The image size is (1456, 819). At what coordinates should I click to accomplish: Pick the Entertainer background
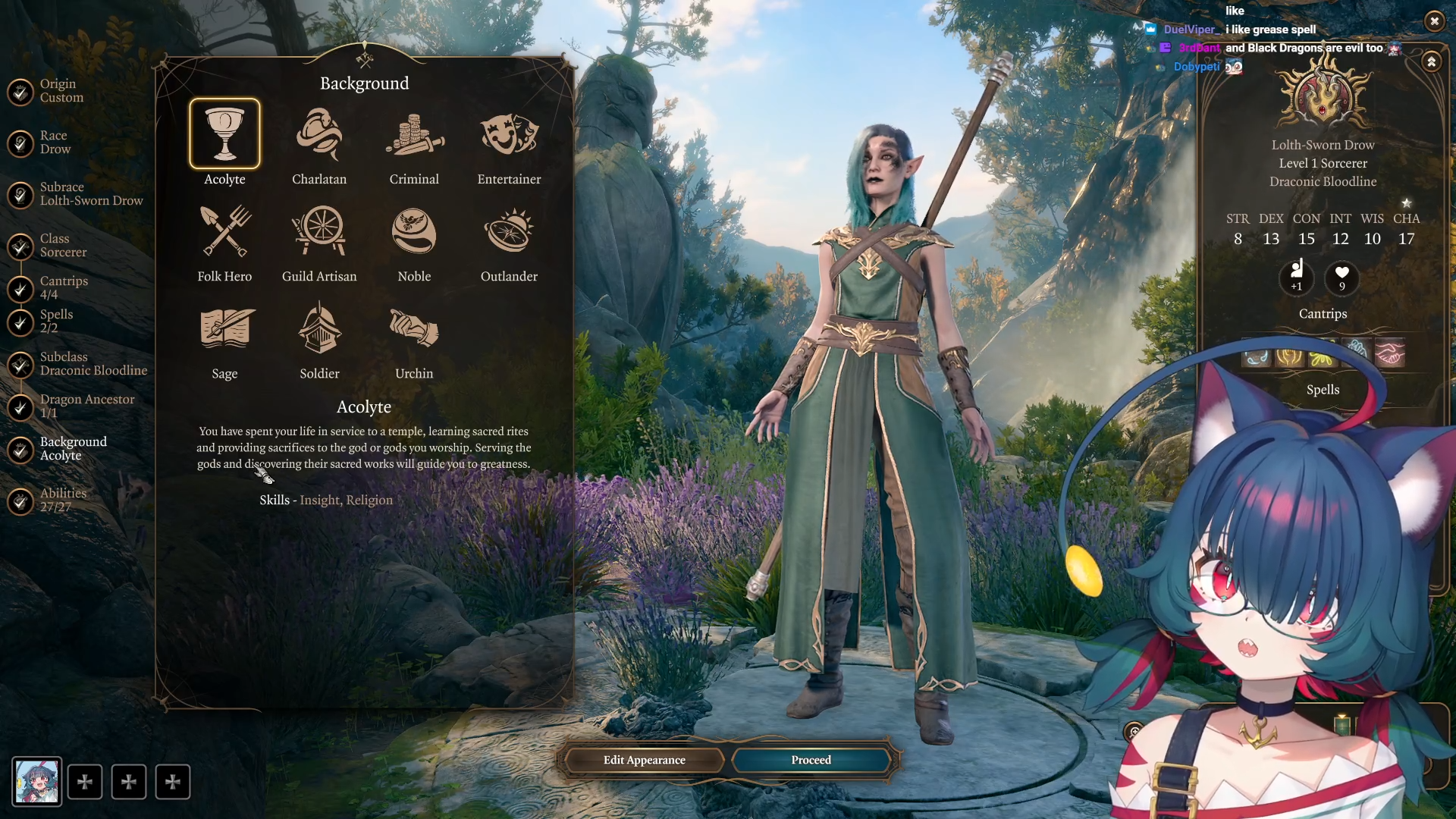(509, 135)
